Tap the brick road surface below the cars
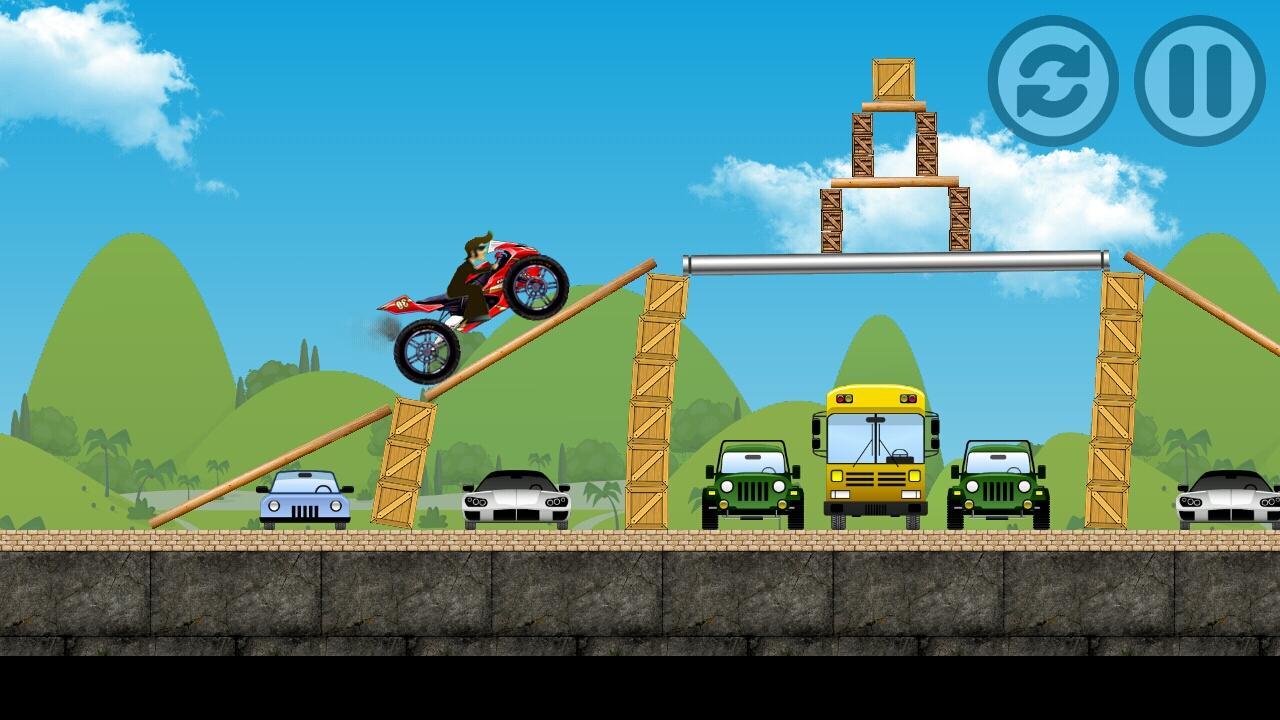 tap(600, 540)
